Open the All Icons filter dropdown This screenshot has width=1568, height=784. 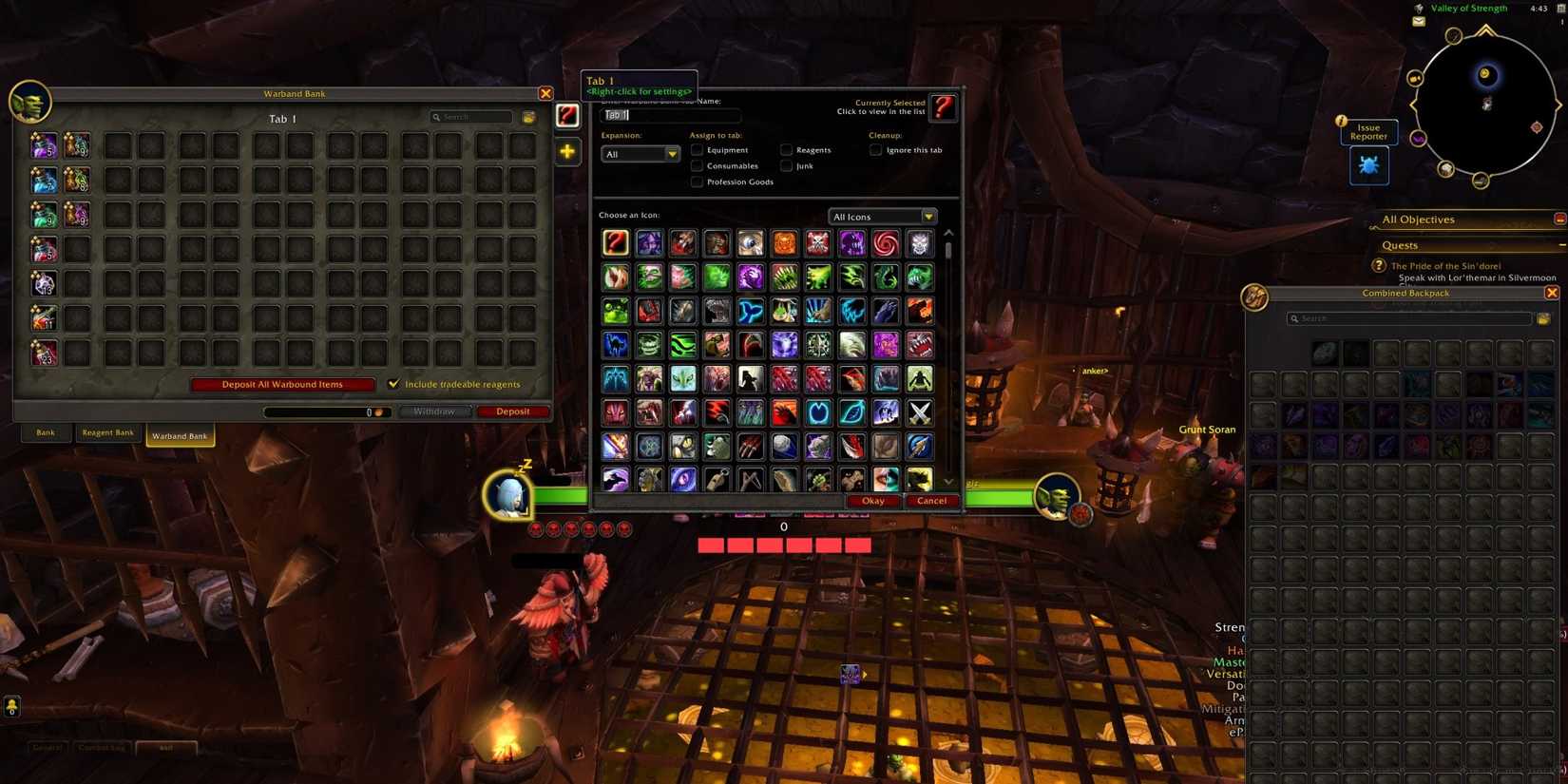point(882,216)
